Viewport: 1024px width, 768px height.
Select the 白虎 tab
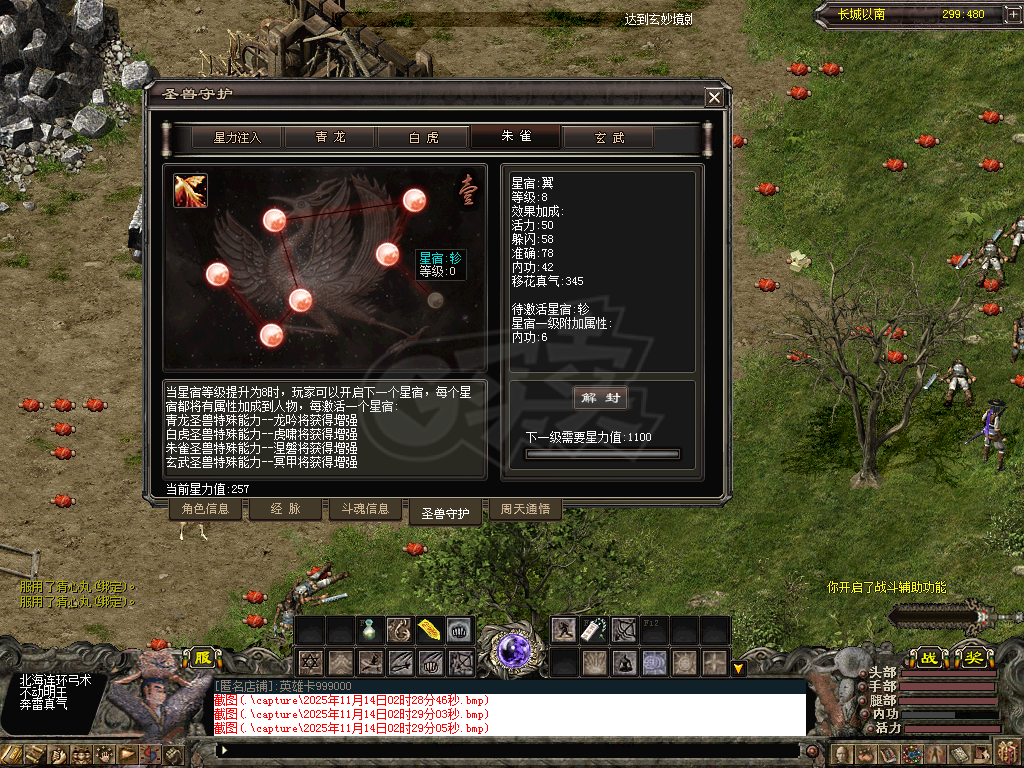[x=423, y=138]
